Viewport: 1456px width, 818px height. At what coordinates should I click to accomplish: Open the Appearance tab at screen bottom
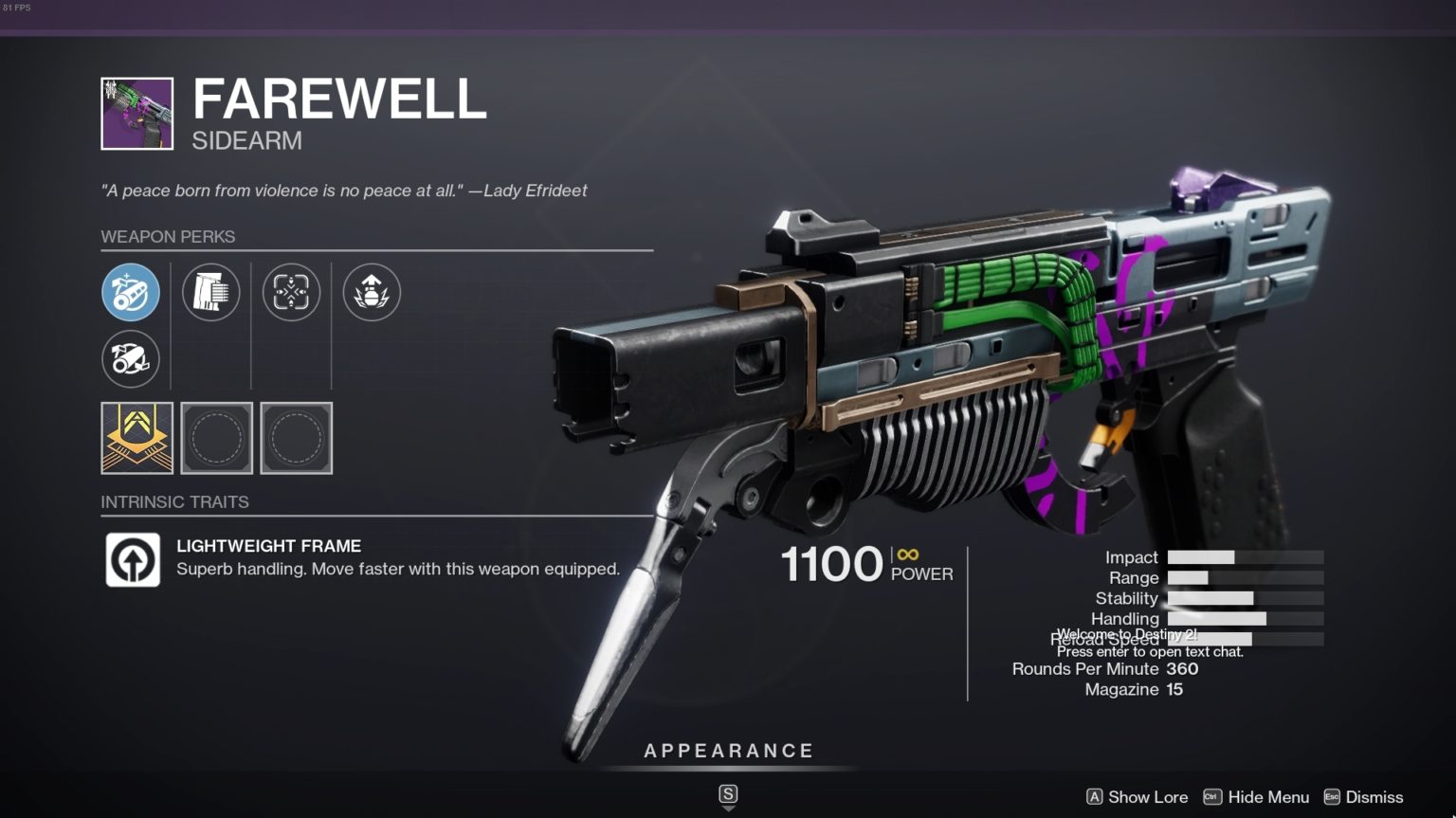(x=728, y=750)
